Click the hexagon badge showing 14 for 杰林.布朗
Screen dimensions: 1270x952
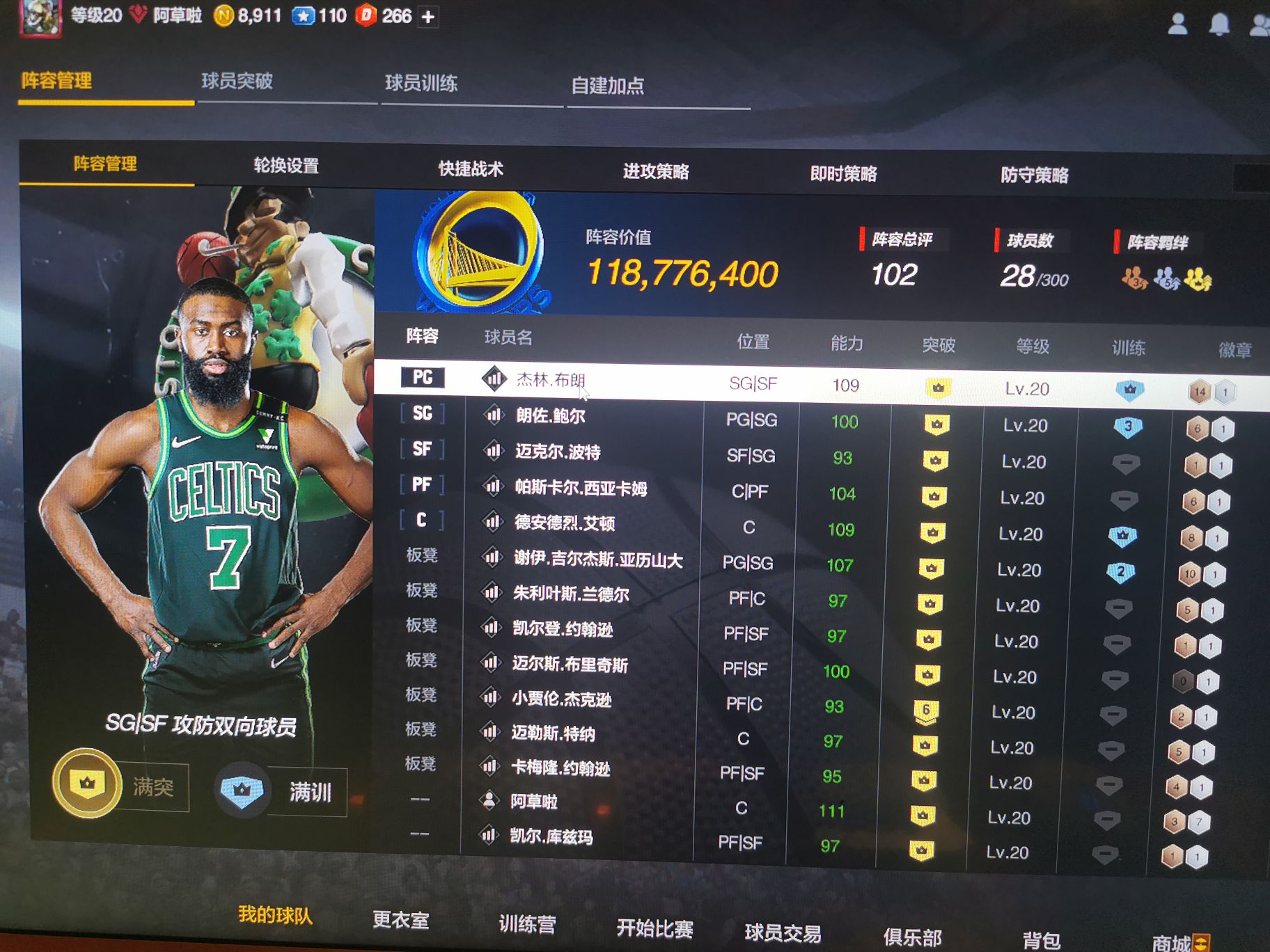1200,392
